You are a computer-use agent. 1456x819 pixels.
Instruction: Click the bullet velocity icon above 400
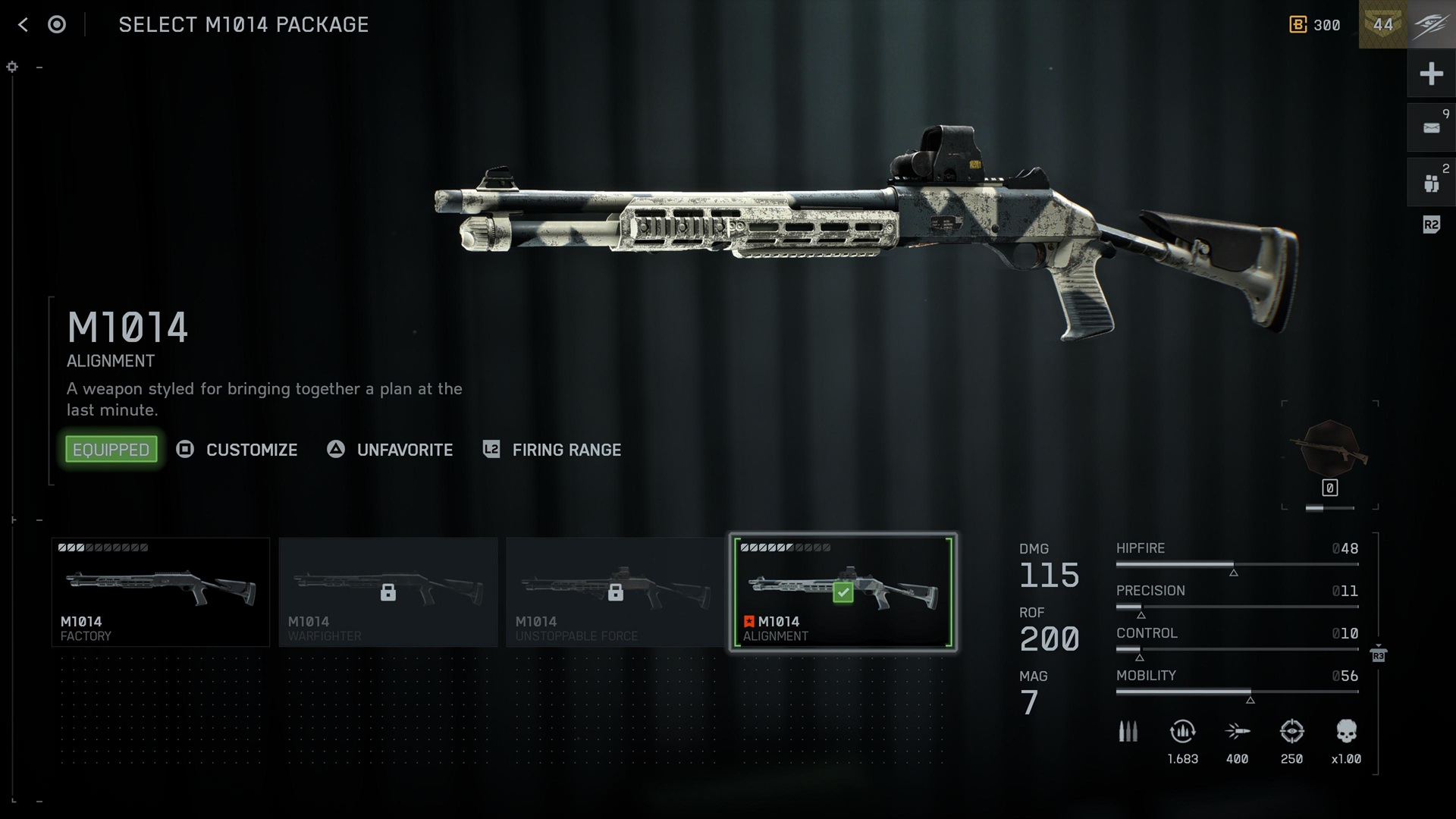[x=1238, y=733]
